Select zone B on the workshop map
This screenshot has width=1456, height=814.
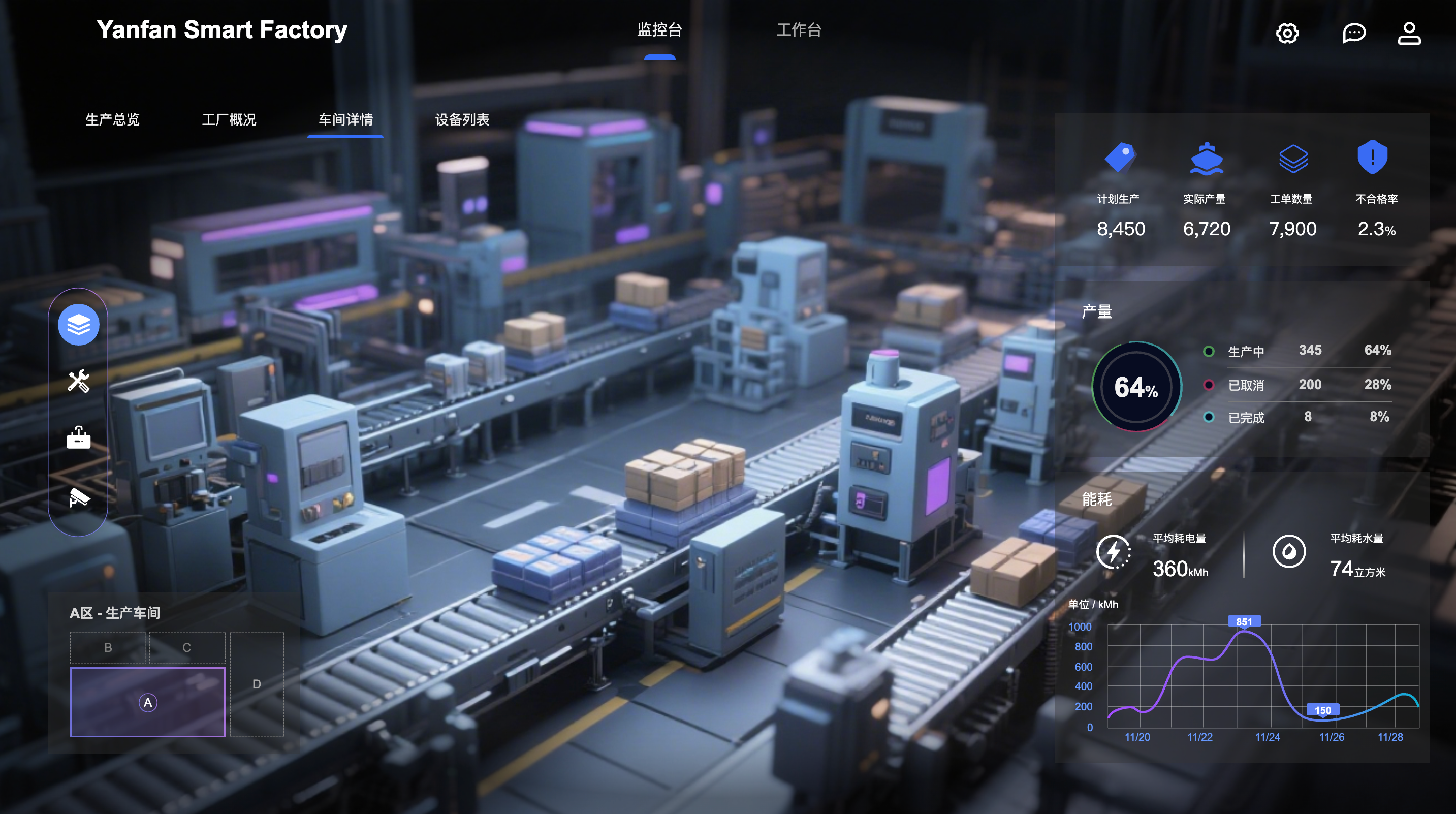coord(108,648)
